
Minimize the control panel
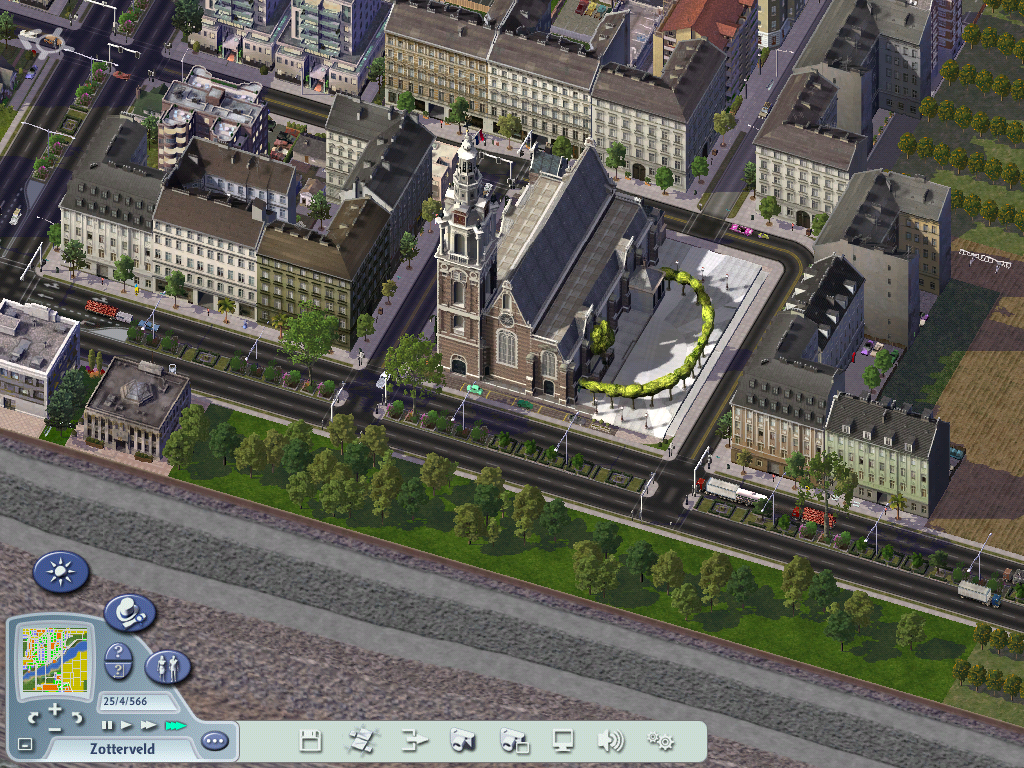click(x=25, y=744)
